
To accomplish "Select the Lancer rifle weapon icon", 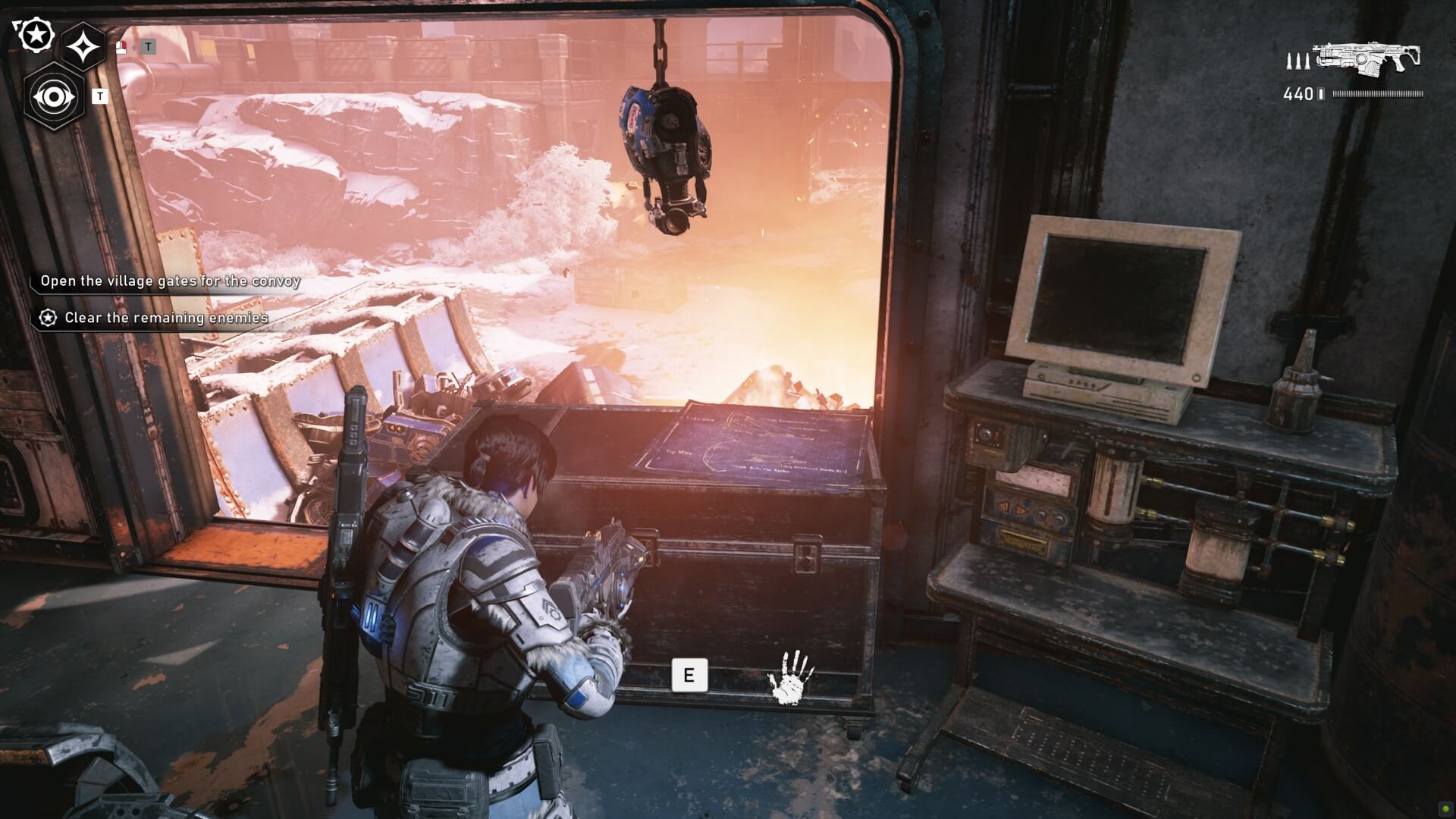I will click(1366, 59).
